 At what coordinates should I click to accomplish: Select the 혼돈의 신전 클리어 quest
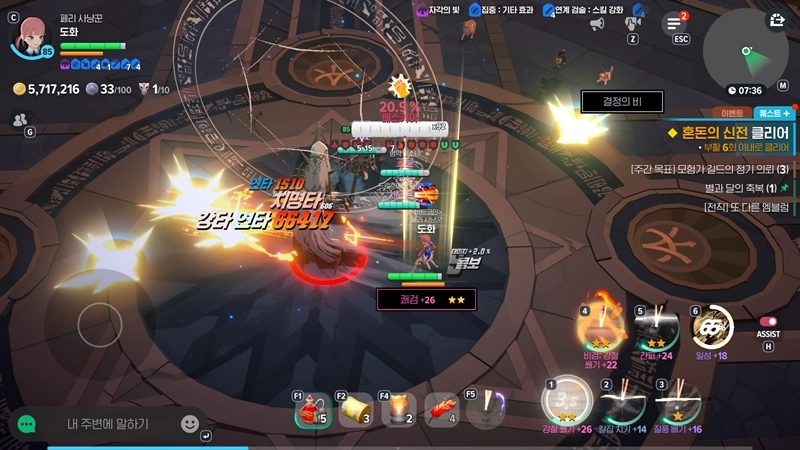735,131
